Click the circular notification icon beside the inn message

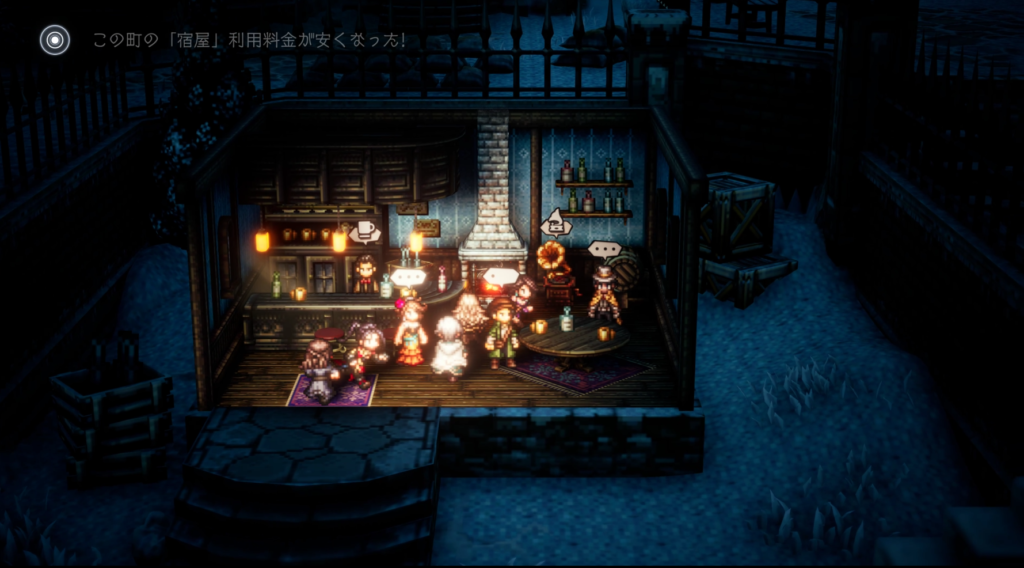(54, 40)
